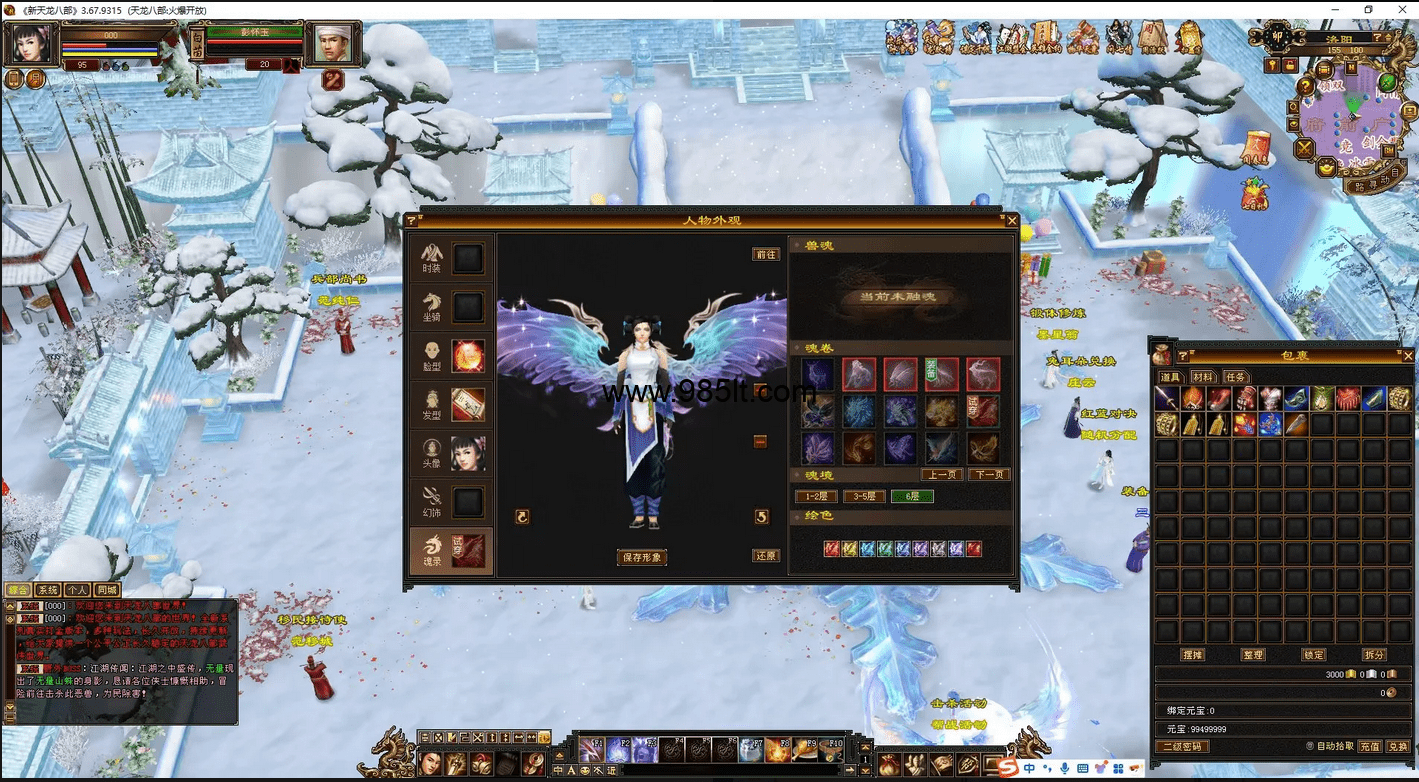
Task: Go to 上一页 previous page of soul scrolls
Action: (942, 475)
